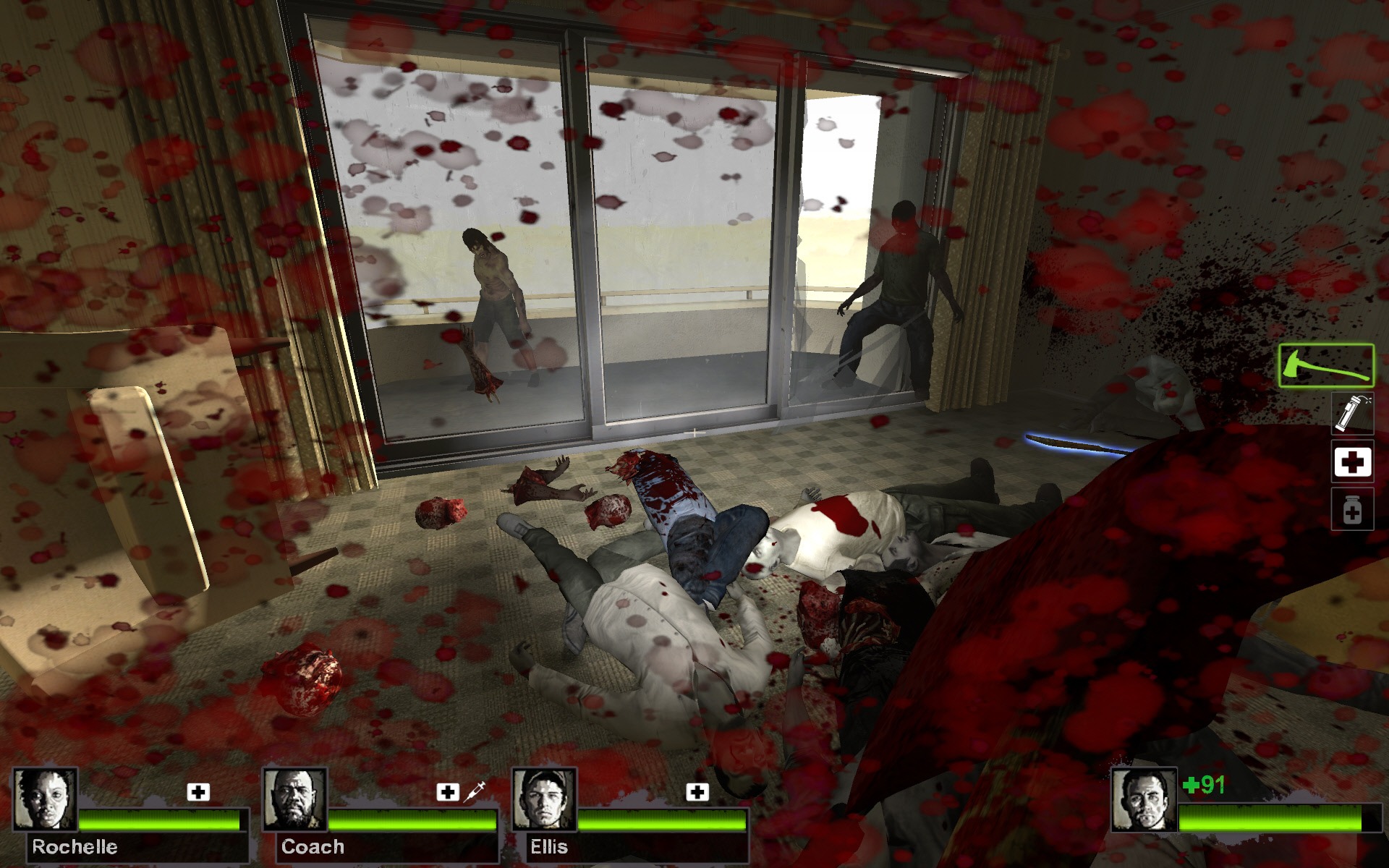Image resolution: width=1389 pixels, height=868 pixels.
Task: Click your own survivor portrait
Action: pyautogui.click(x=1144, y=800)
